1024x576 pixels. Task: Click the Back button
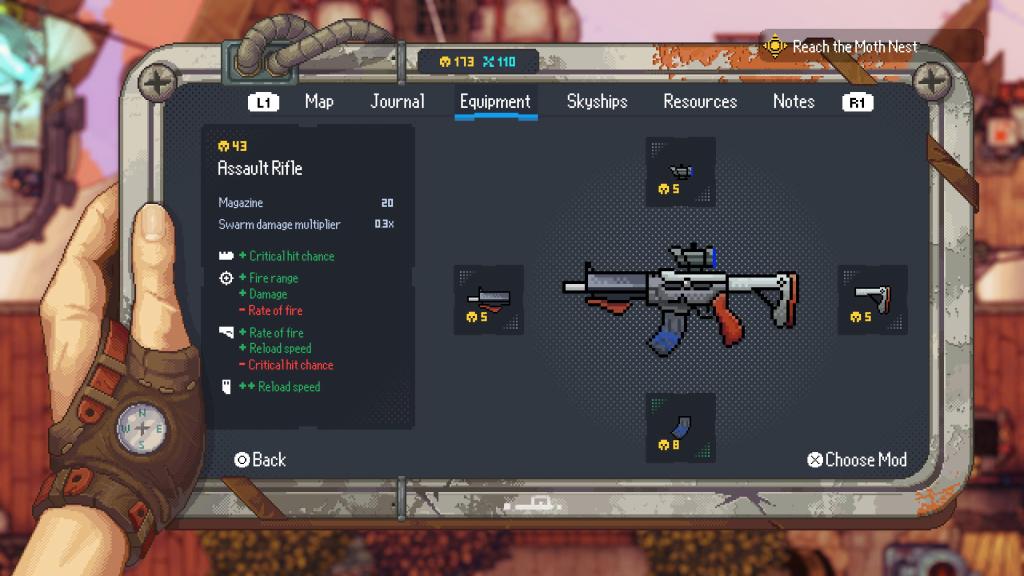(260, 460)
